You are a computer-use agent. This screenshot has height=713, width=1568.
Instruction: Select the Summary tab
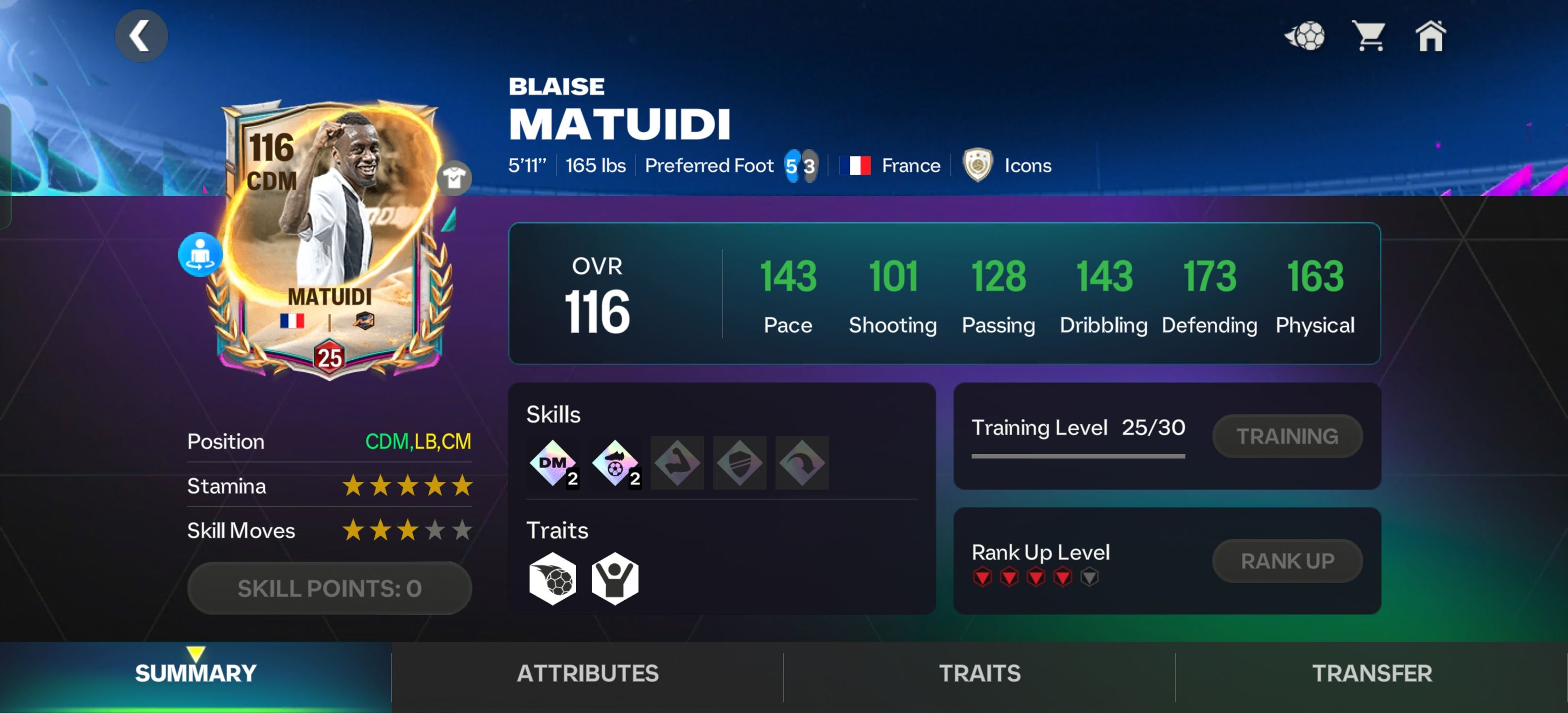196,673
